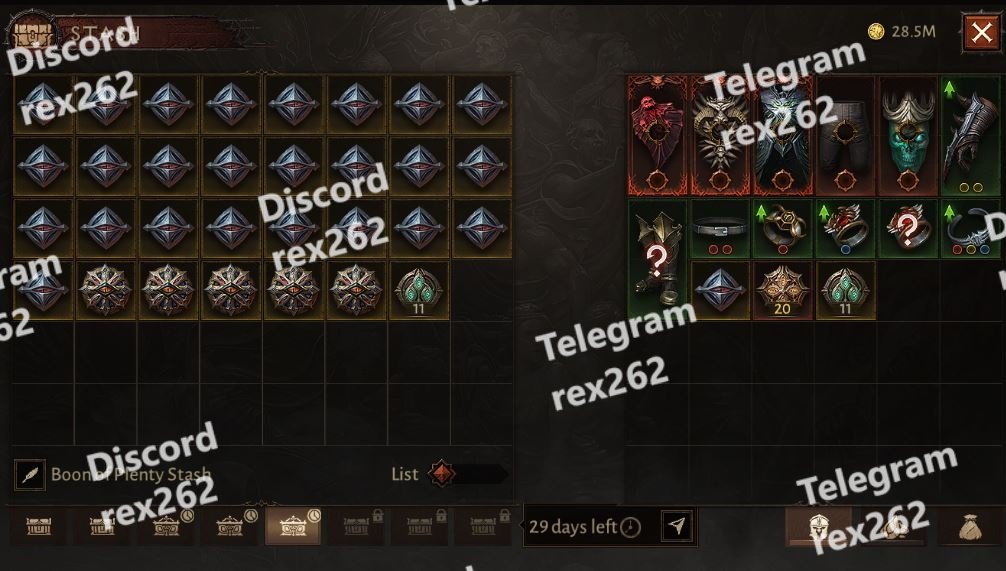Select the bronze gem stack of 20
Screen dimensions: 1006x571
point(783,290)
